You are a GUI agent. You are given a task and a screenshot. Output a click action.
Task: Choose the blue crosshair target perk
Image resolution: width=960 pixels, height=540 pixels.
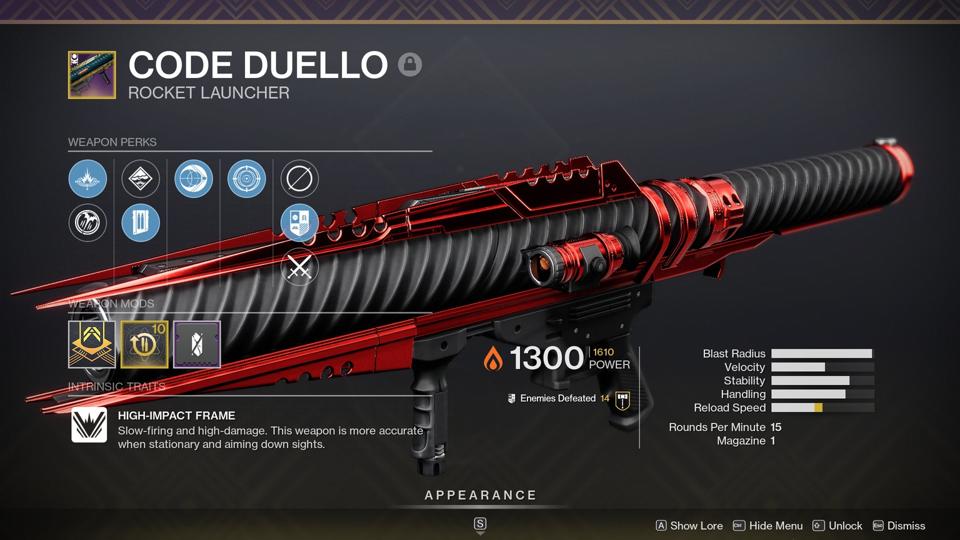pos(246,179)
